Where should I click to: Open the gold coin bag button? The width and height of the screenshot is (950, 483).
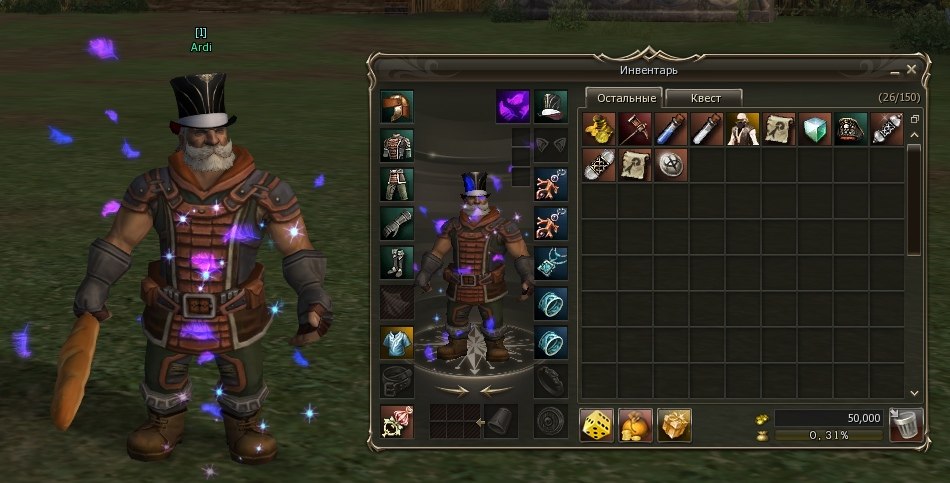coord(636,424)
